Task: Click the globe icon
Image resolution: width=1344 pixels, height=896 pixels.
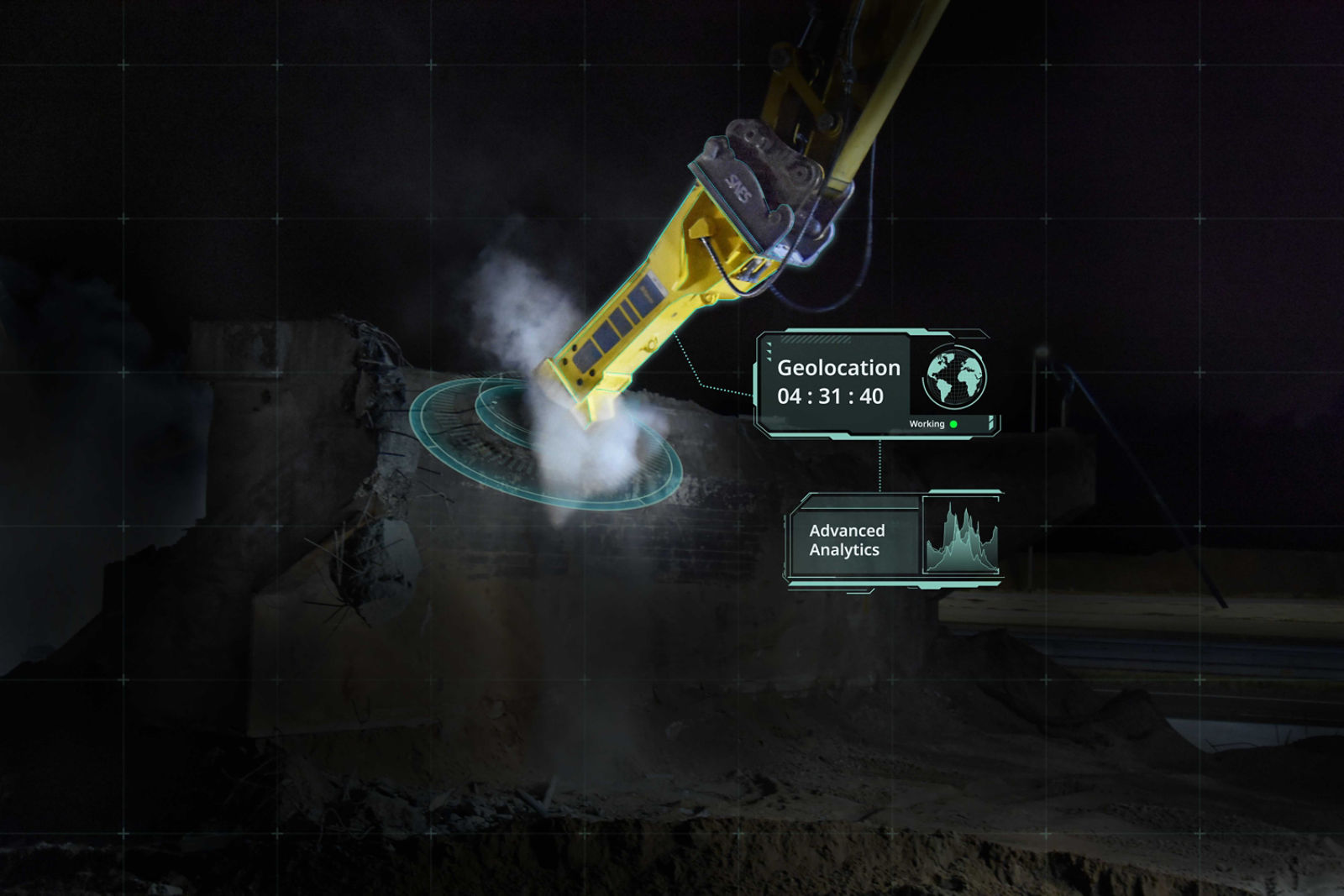Action: pos(955,376)
